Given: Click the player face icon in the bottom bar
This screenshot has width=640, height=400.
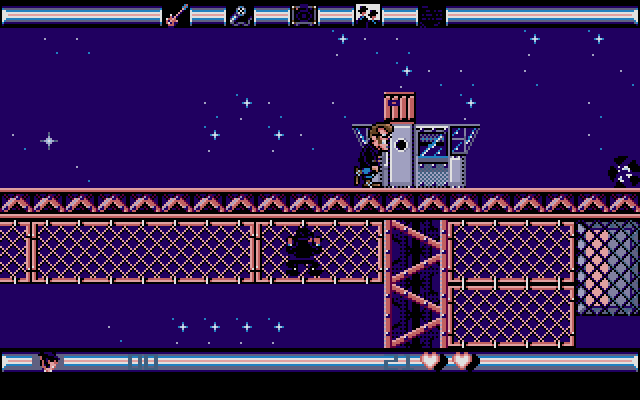Looking at the screenshot, I should (x=47, y=361).
